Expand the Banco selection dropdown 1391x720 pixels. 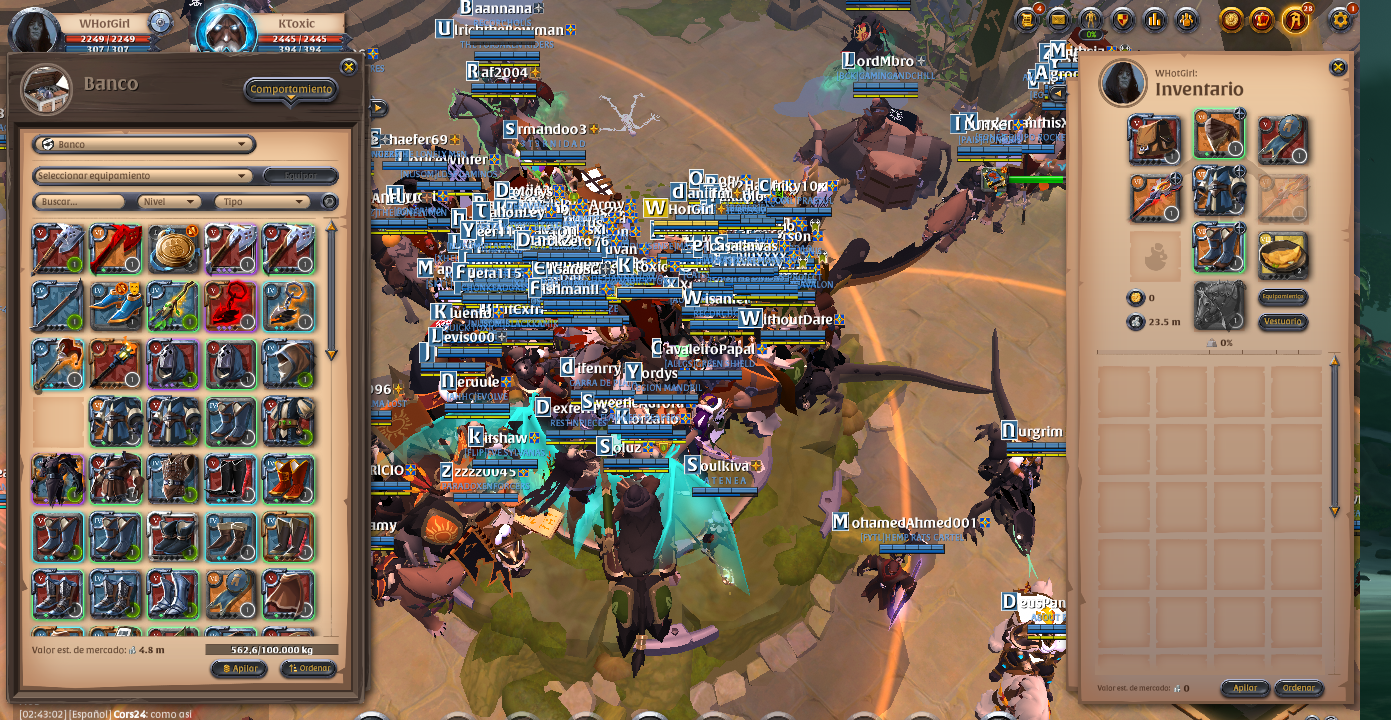point(144,144)
